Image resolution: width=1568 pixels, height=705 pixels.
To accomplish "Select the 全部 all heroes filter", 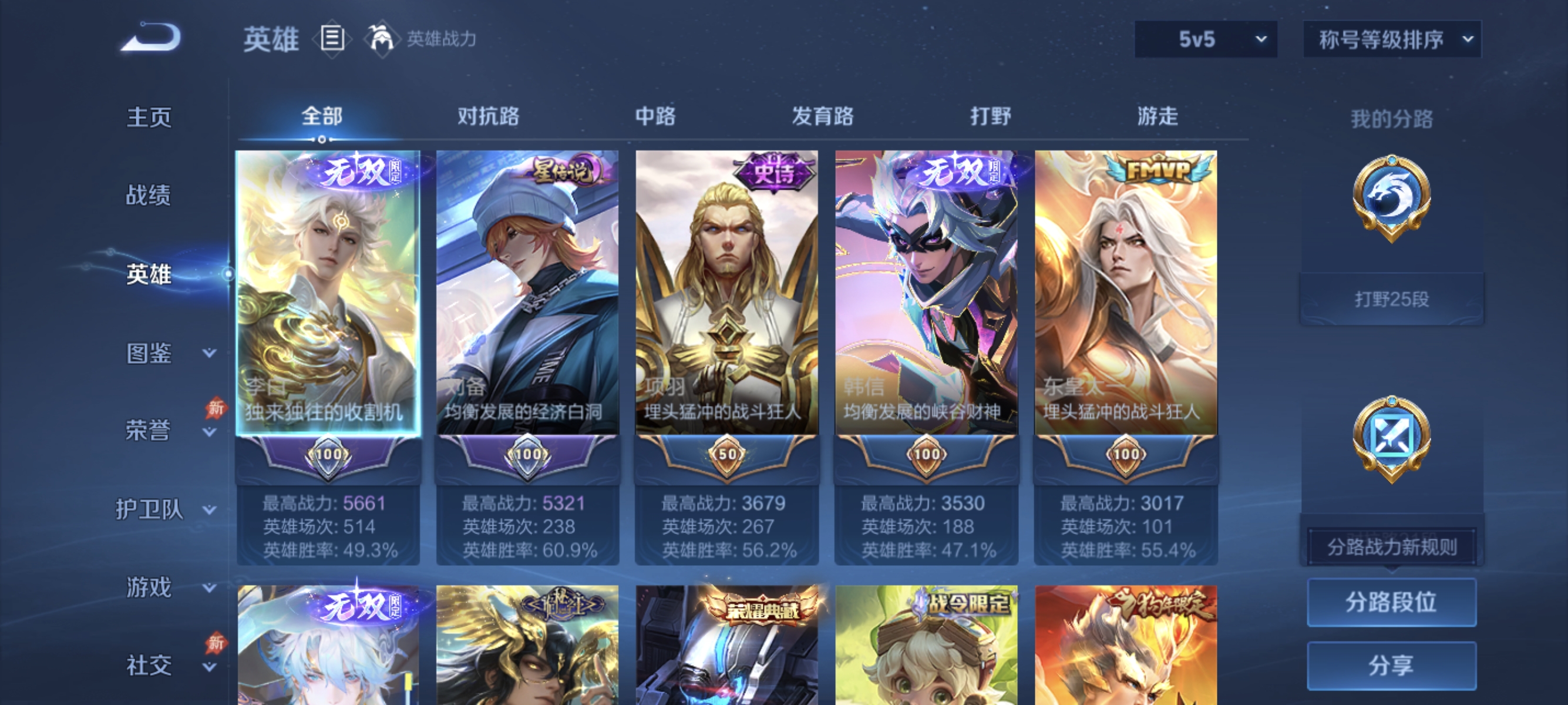I will click(x=322, y=116).
